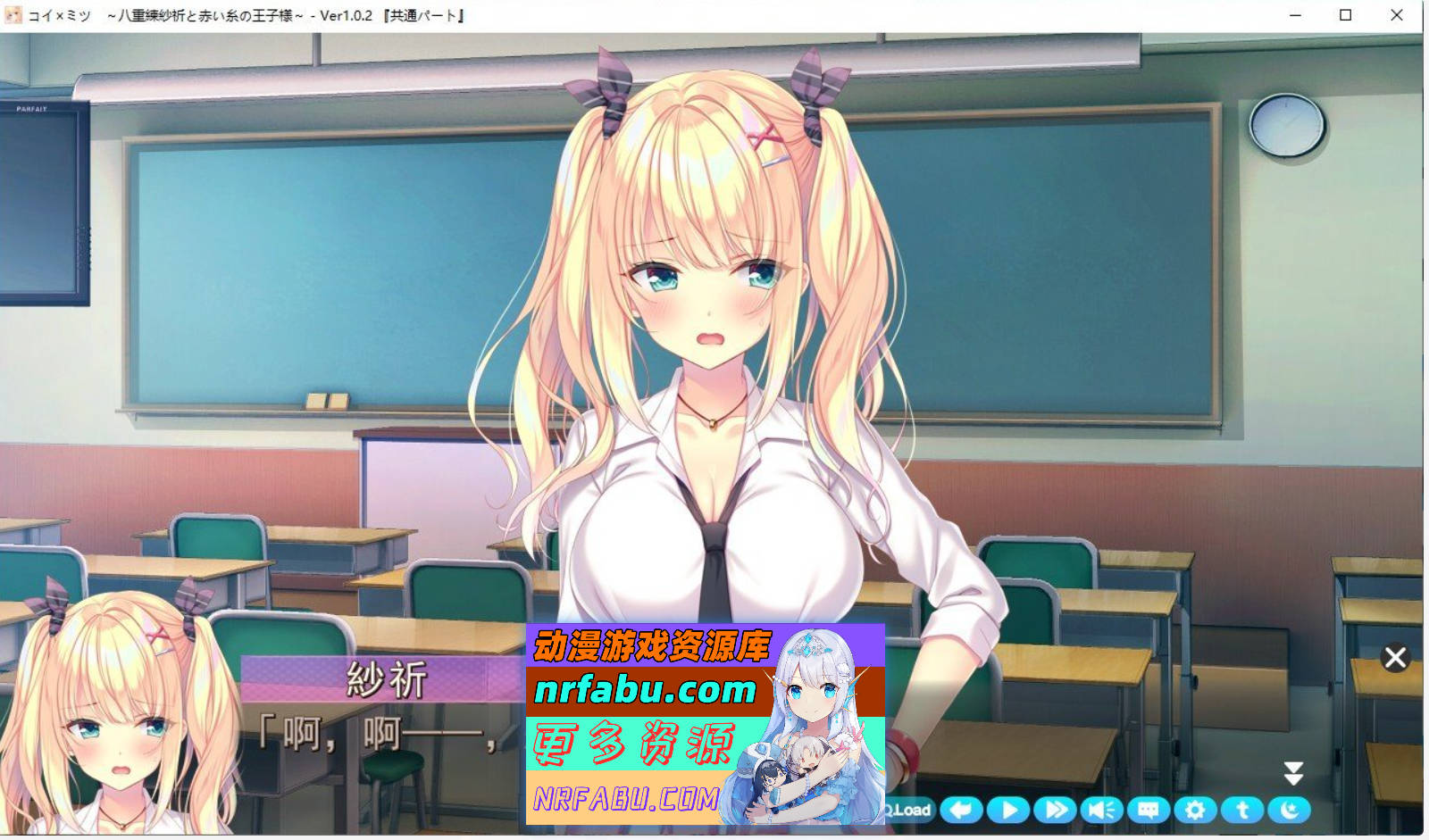Close the advertisement overlay with the X

coord(1396,657)
